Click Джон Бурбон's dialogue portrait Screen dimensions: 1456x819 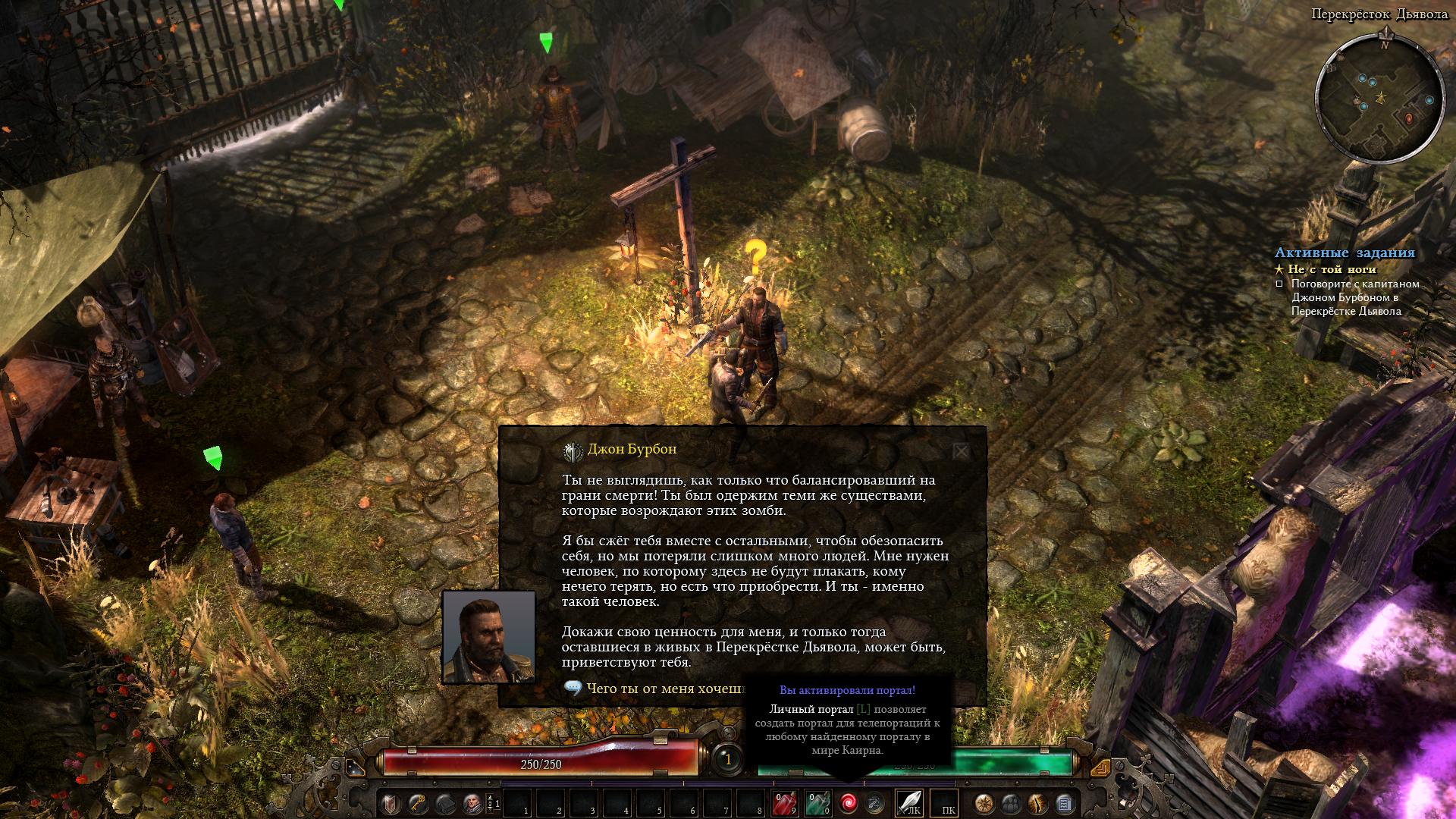(x=489, y=637)
